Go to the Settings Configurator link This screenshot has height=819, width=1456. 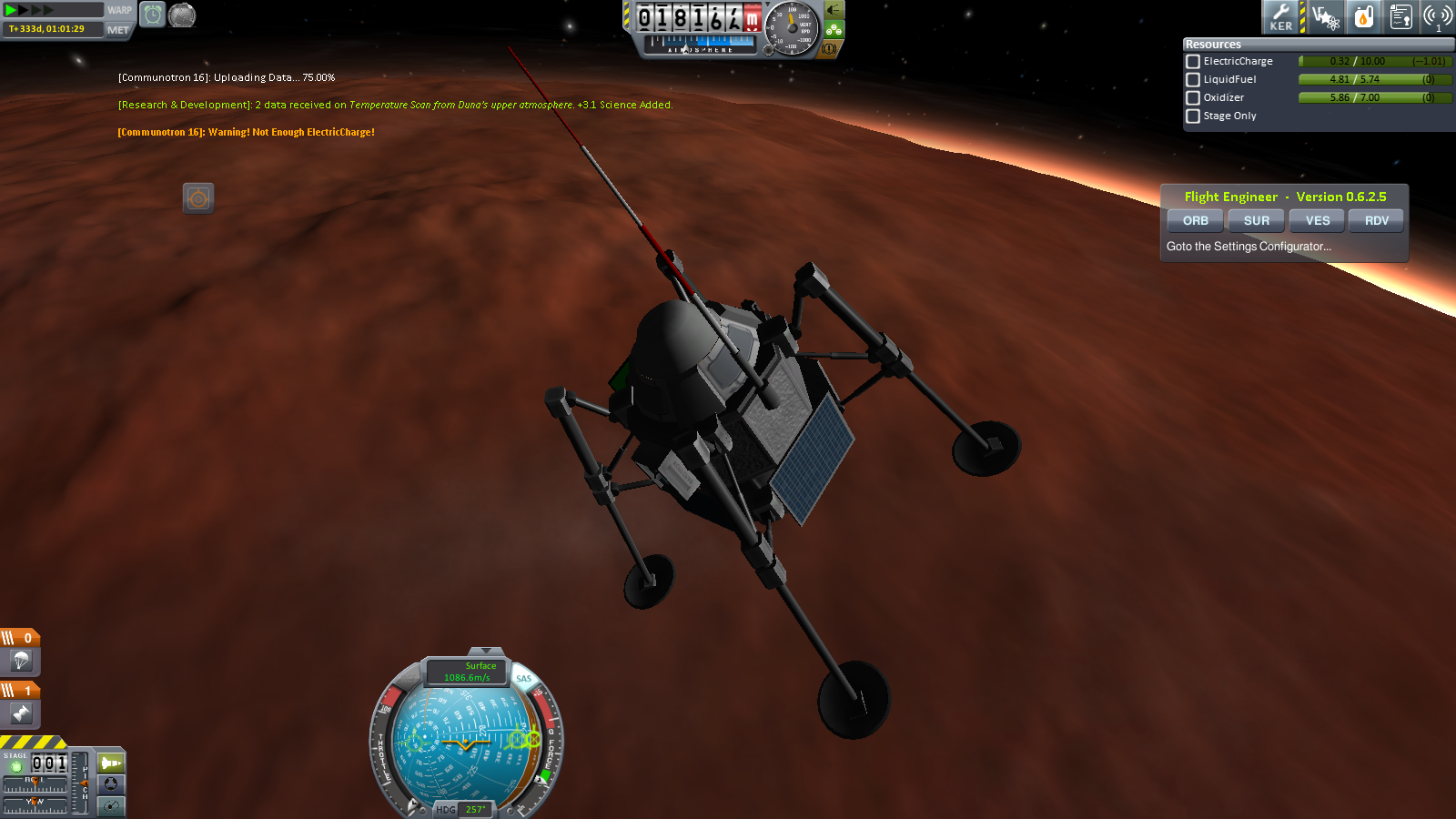[1249, 247]
